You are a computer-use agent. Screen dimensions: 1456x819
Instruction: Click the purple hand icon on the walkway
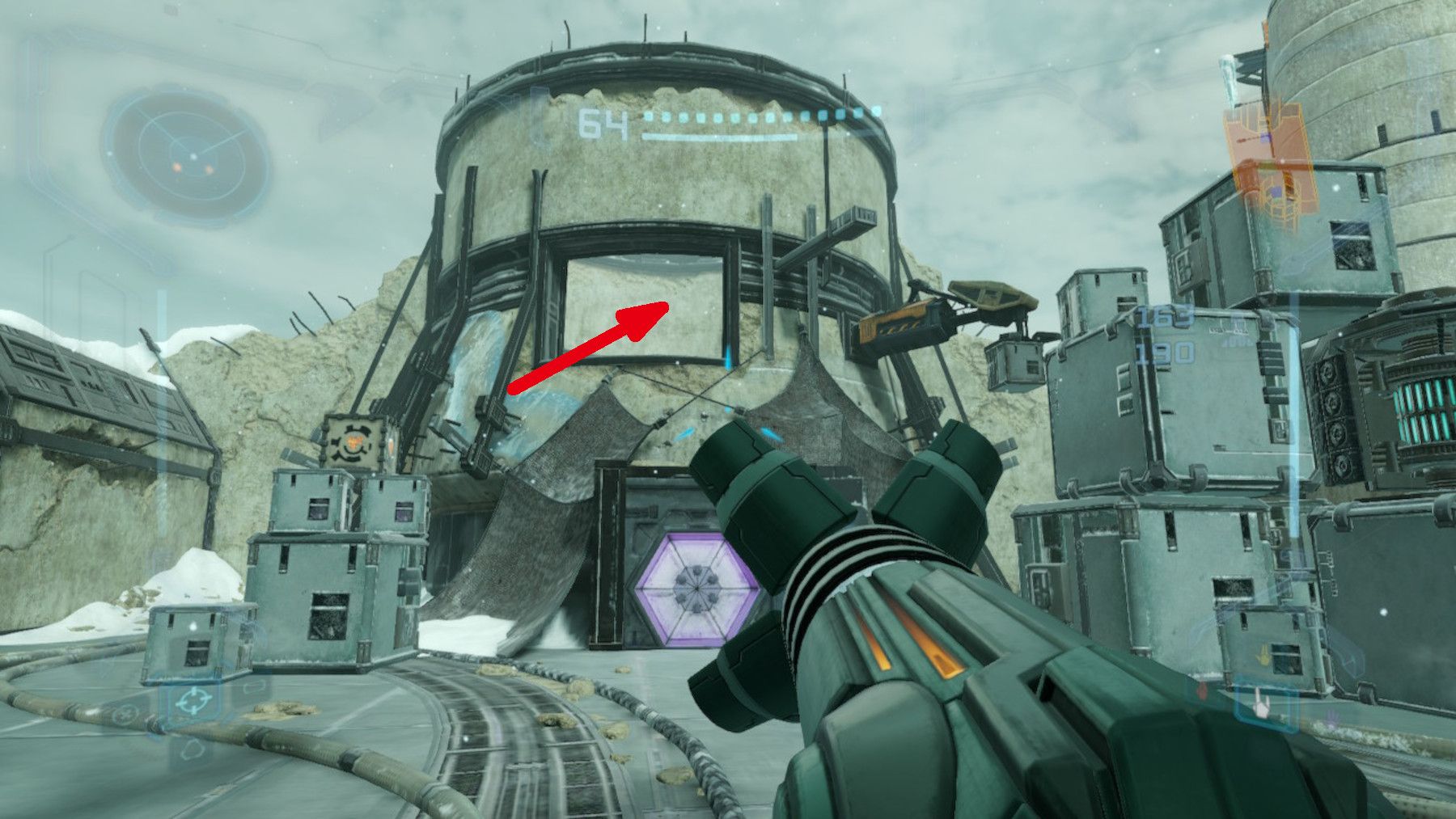(1332, 718)
